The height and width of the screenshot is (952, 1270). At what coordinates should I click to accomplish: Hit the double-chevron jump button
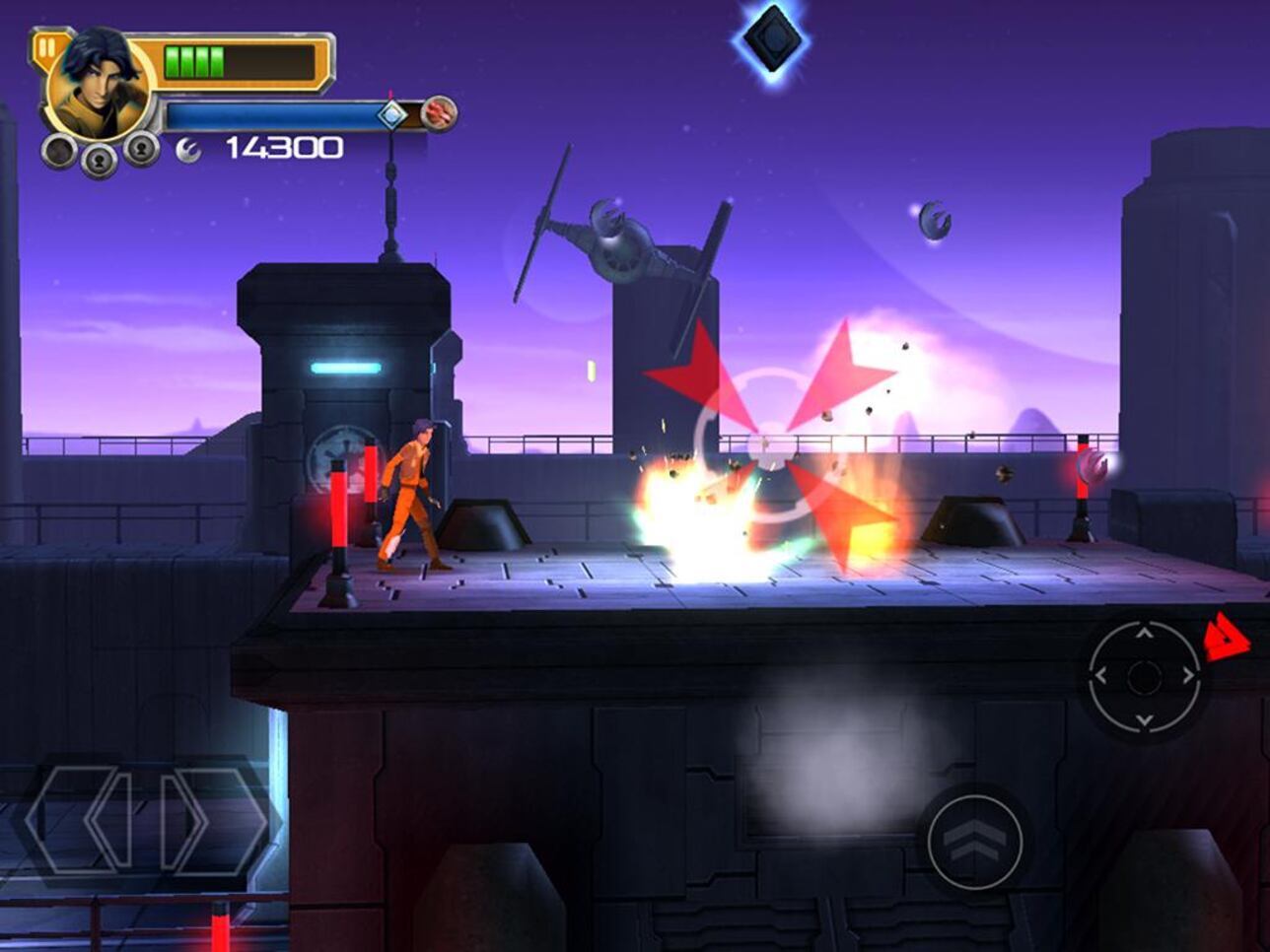coord(975,842)
